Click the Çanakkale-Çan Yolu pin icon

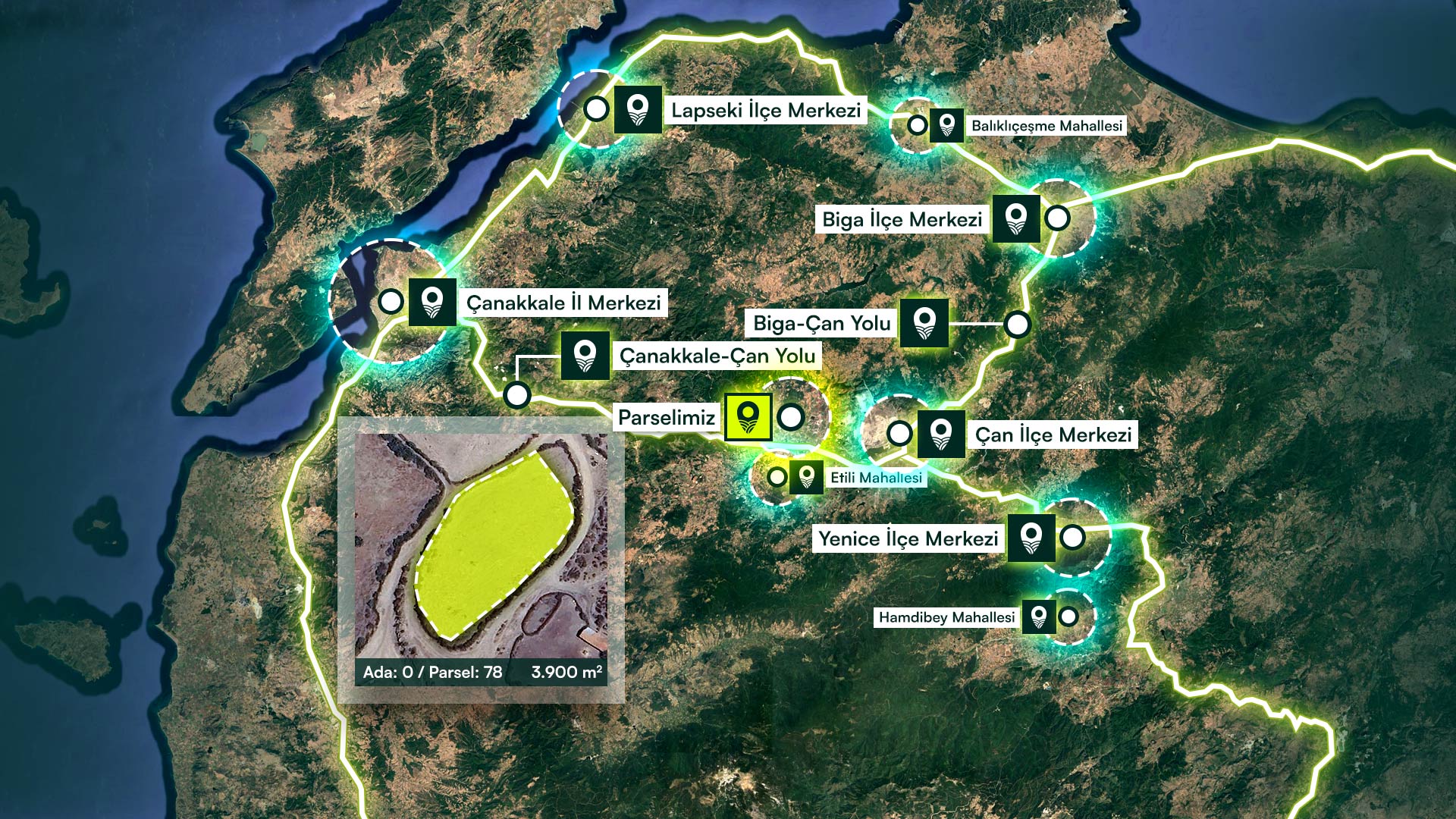click(x=585, y=356)
